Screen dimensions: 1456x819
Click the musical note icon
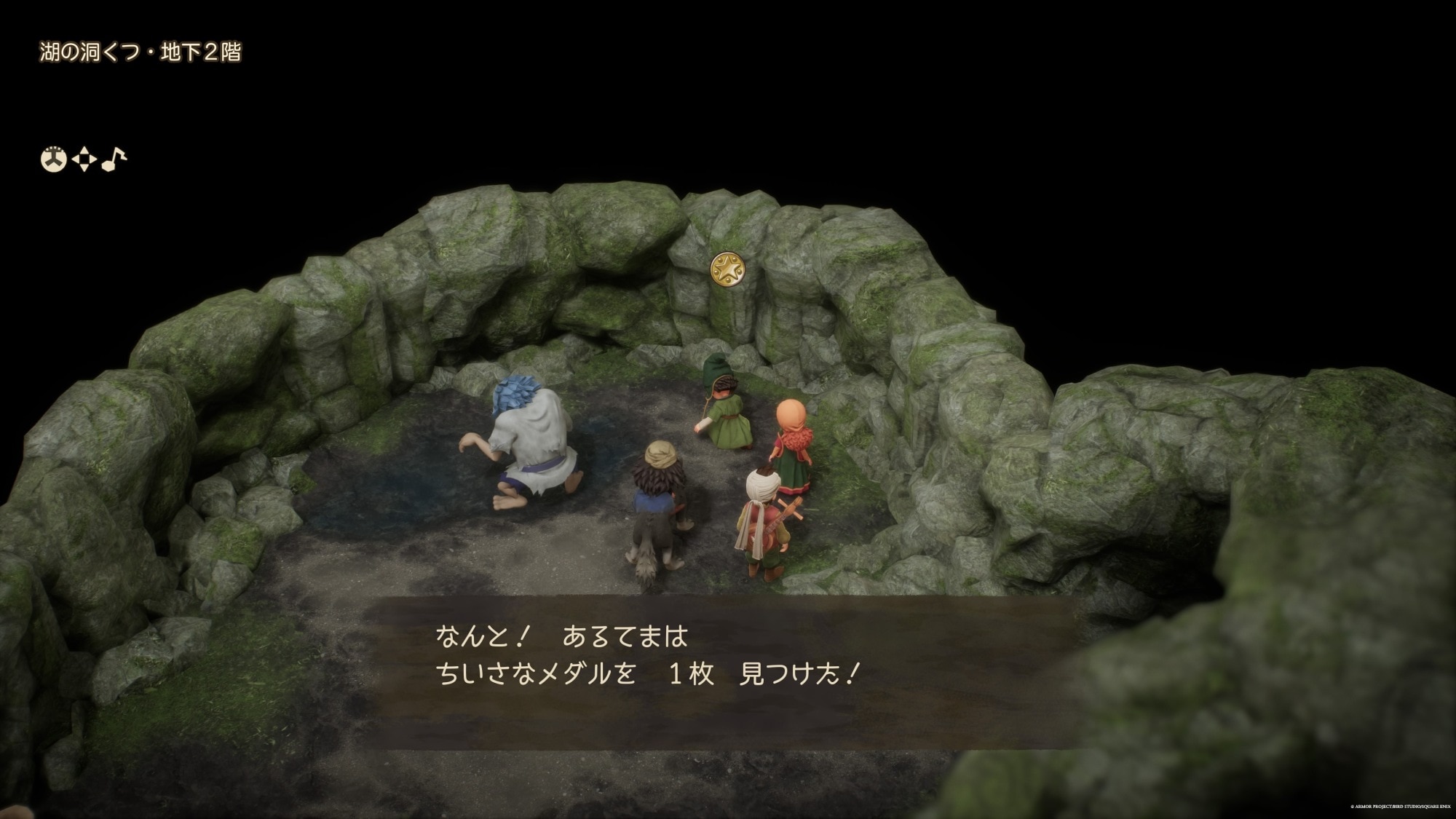(x=114, y=159)
